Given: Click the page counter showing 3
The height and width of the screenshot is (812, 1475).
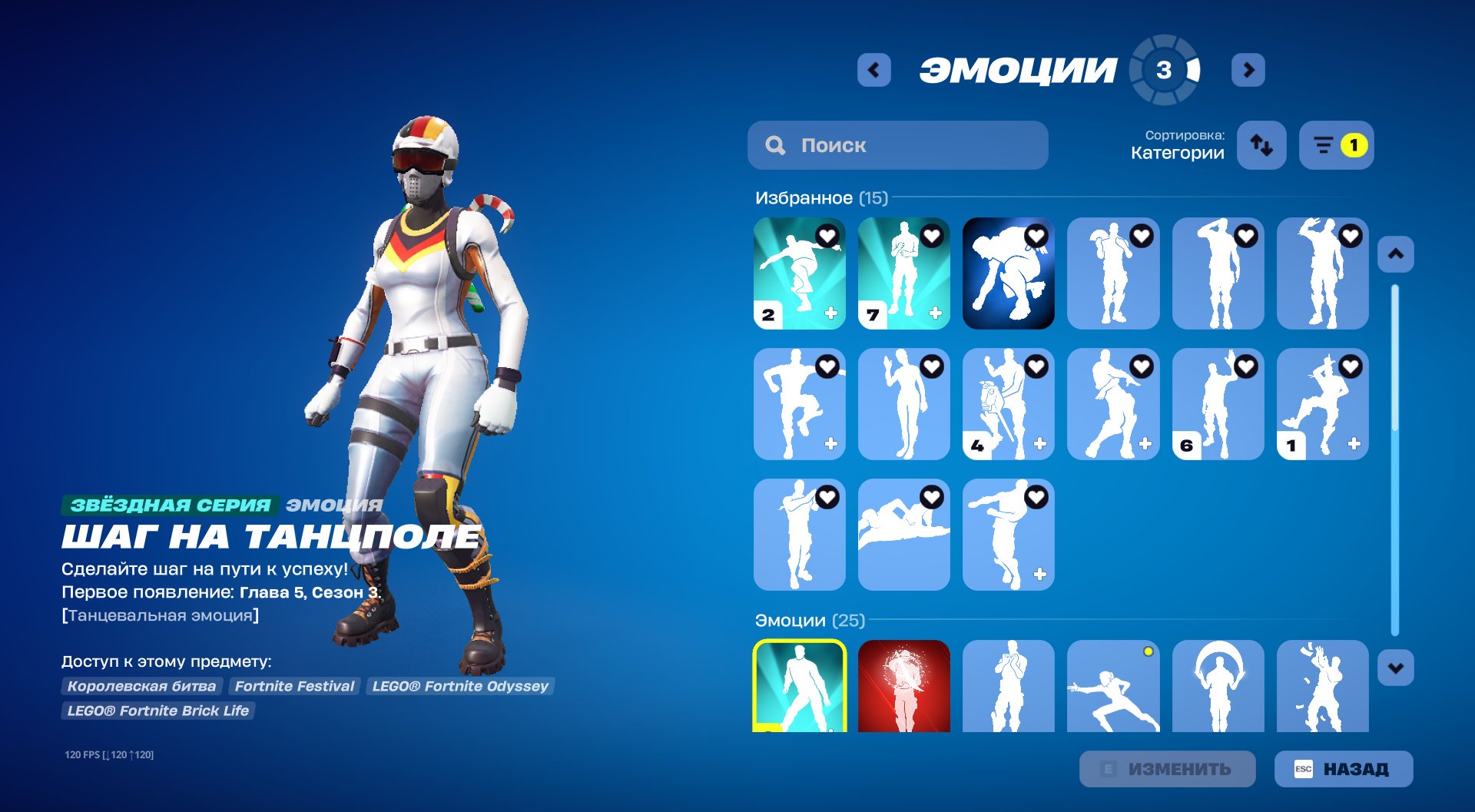Looking at the screenshot, I should [x=1164, y=69].
